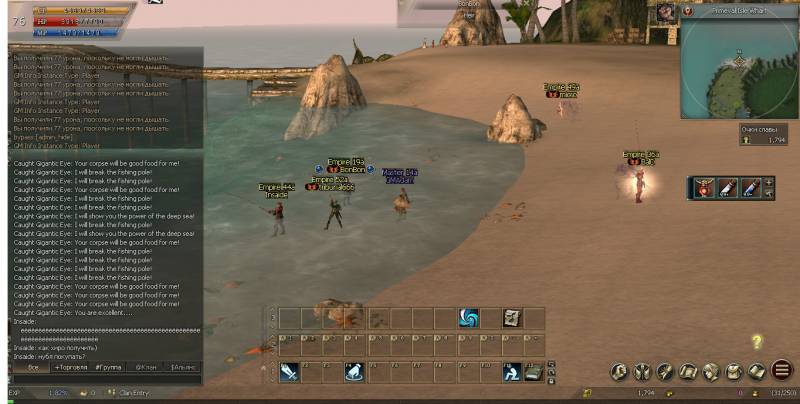The image size is (800, 404).
Task: Open the $Альянс alliance chat tab
Action: 184,367
